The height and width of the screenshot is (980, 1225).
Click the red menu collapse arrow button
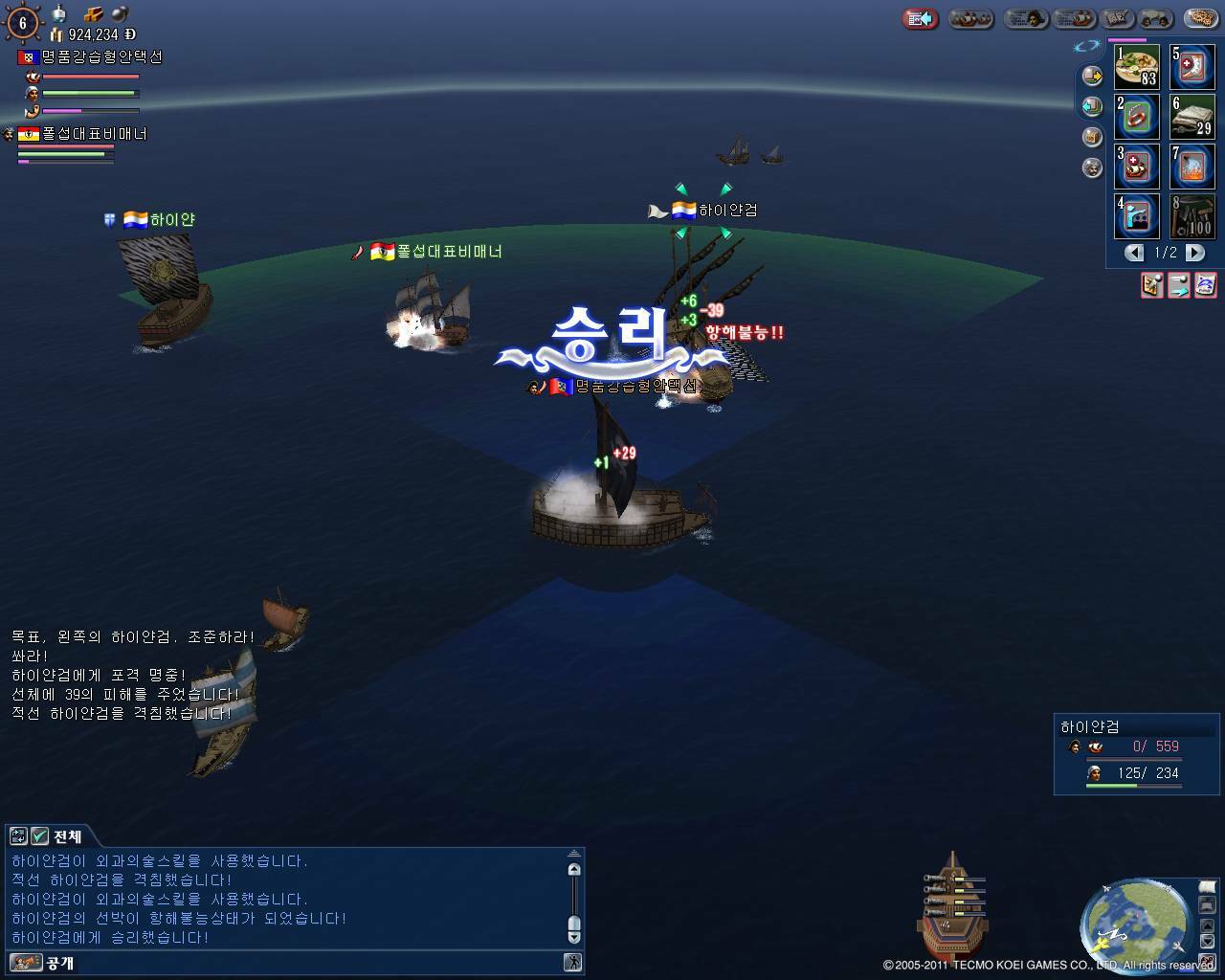(x=921, y=18)
